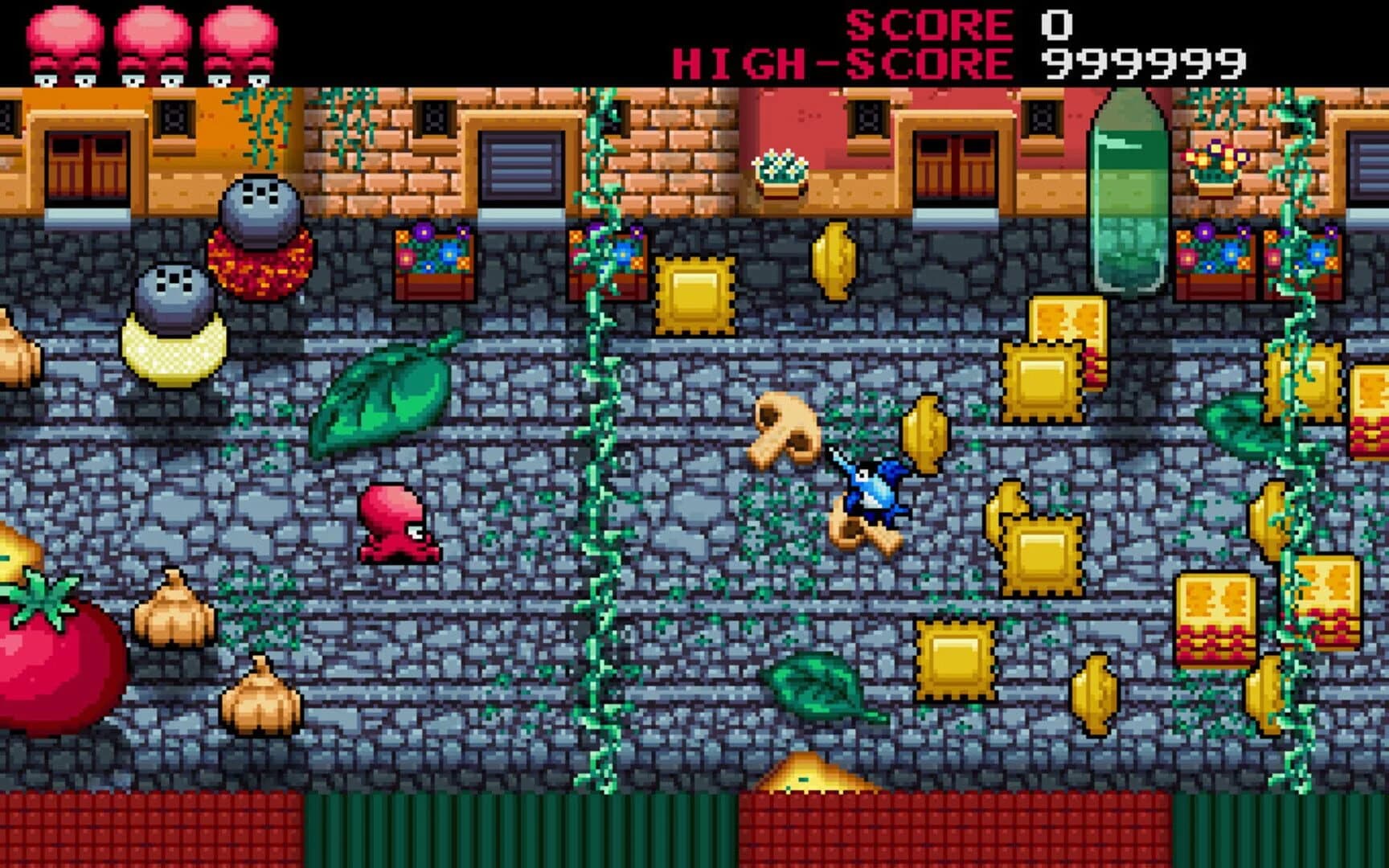Select the HIGH-SCORE text
Image resolution: width=1389 pixels, height=868 pixels.
(x=844, y=61)
